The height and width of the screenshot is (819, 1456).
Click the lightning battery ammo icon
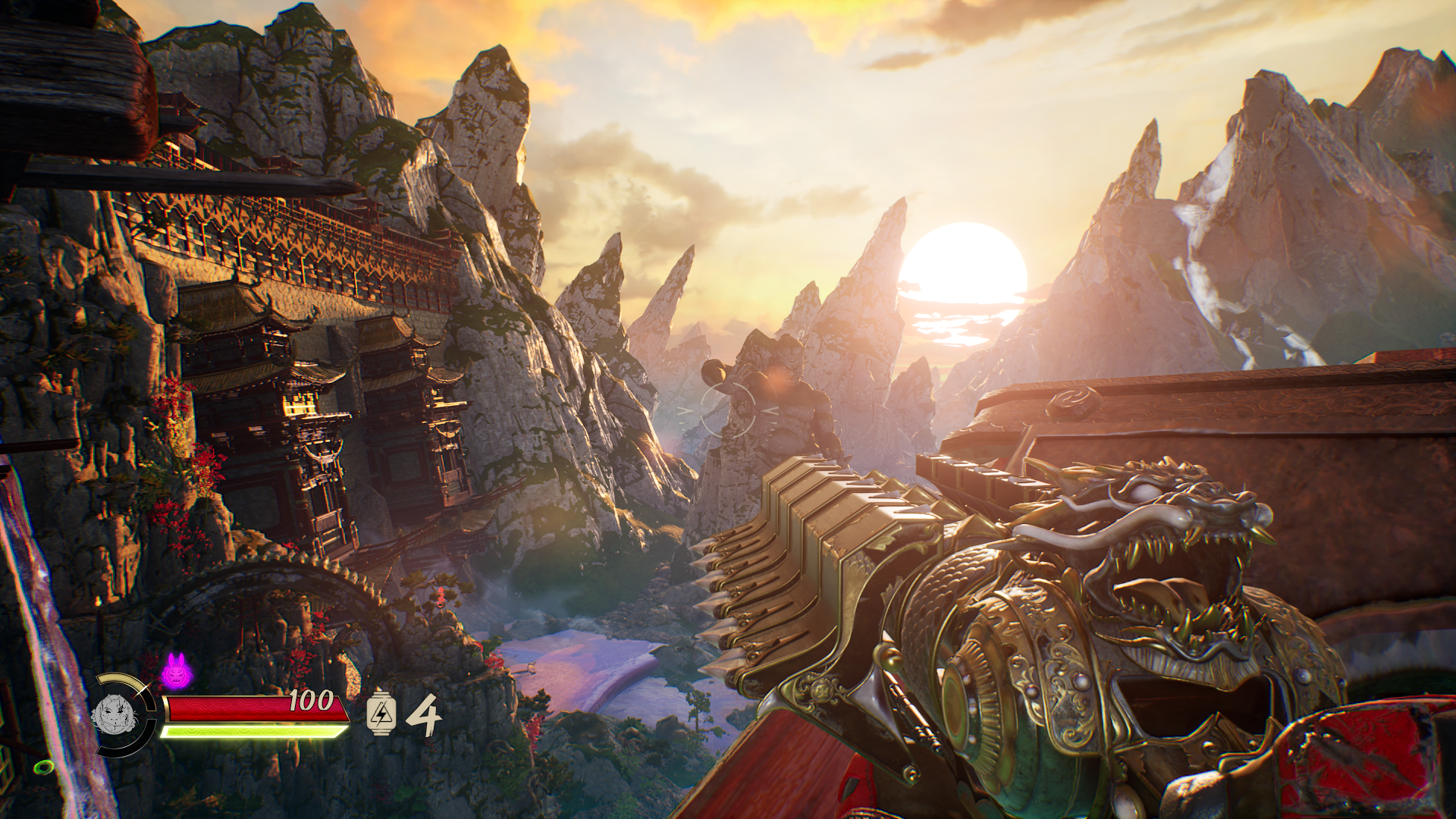pyautogui.click(x=381, y=714)
